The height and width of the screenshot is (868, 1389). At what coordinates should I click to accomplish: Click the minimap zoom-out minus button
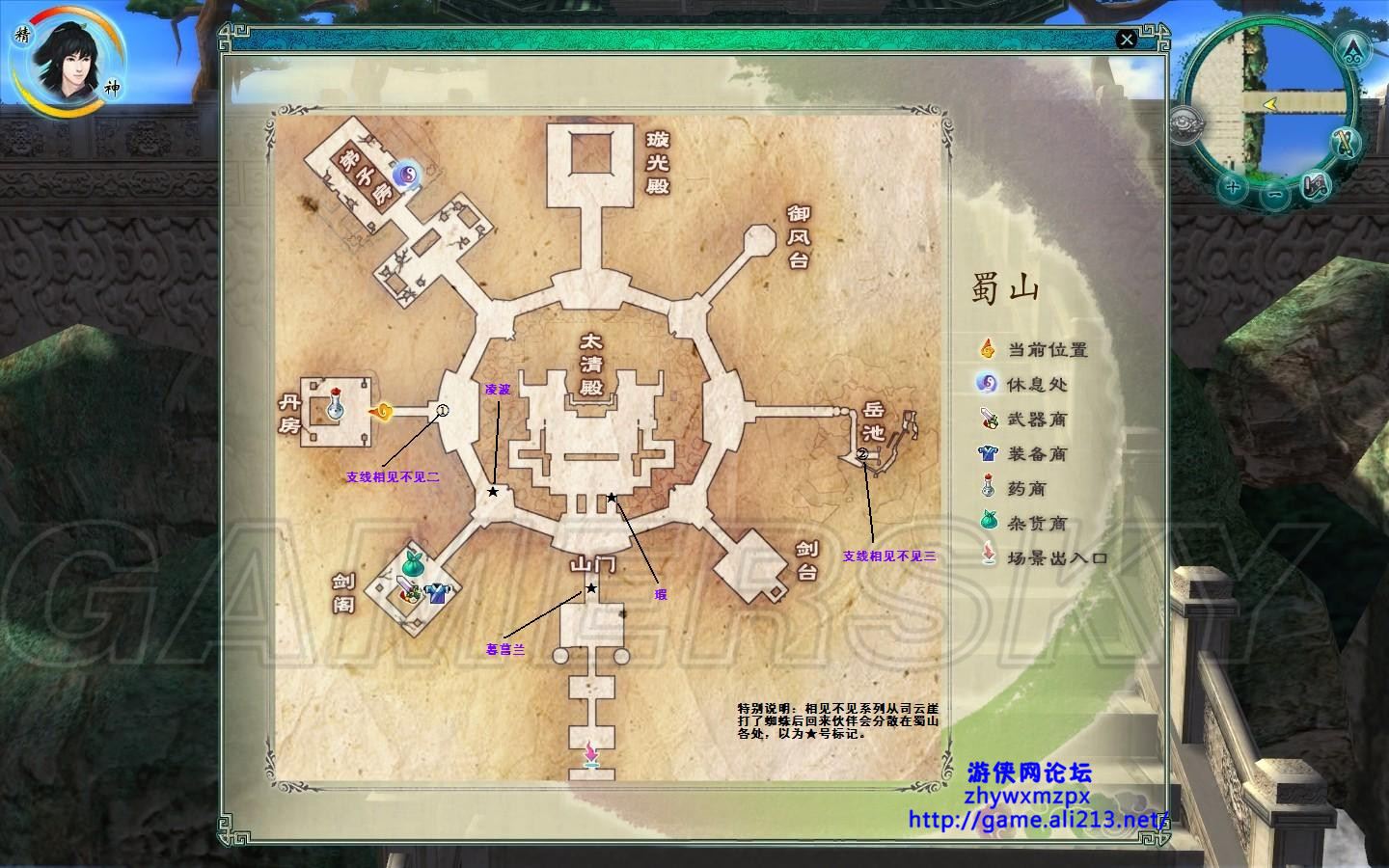click(x=1274, y=194)
